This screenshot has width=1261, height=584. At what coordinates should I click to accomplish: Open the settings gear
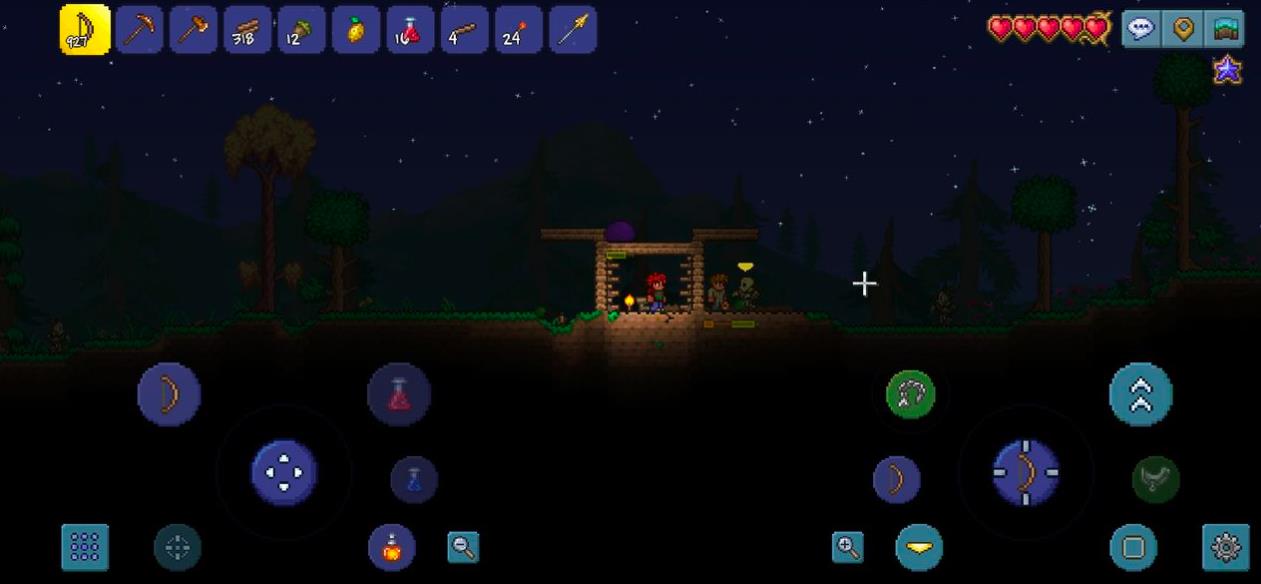click(1226, 547)
